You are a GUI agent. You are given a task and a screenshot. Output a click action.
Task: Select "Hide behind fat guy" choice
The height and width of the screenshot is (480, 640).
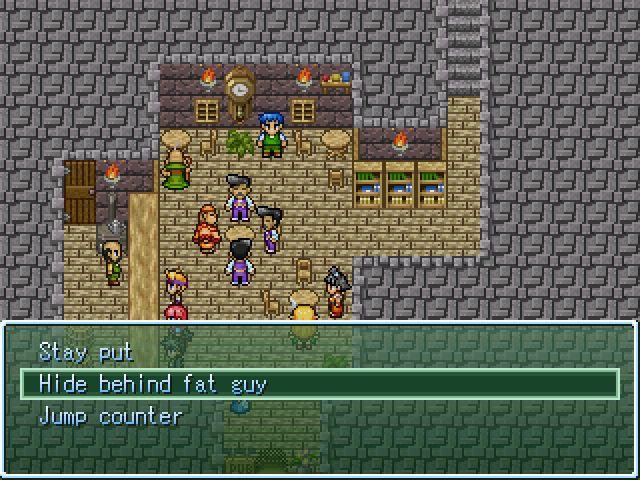pos(152,384)
